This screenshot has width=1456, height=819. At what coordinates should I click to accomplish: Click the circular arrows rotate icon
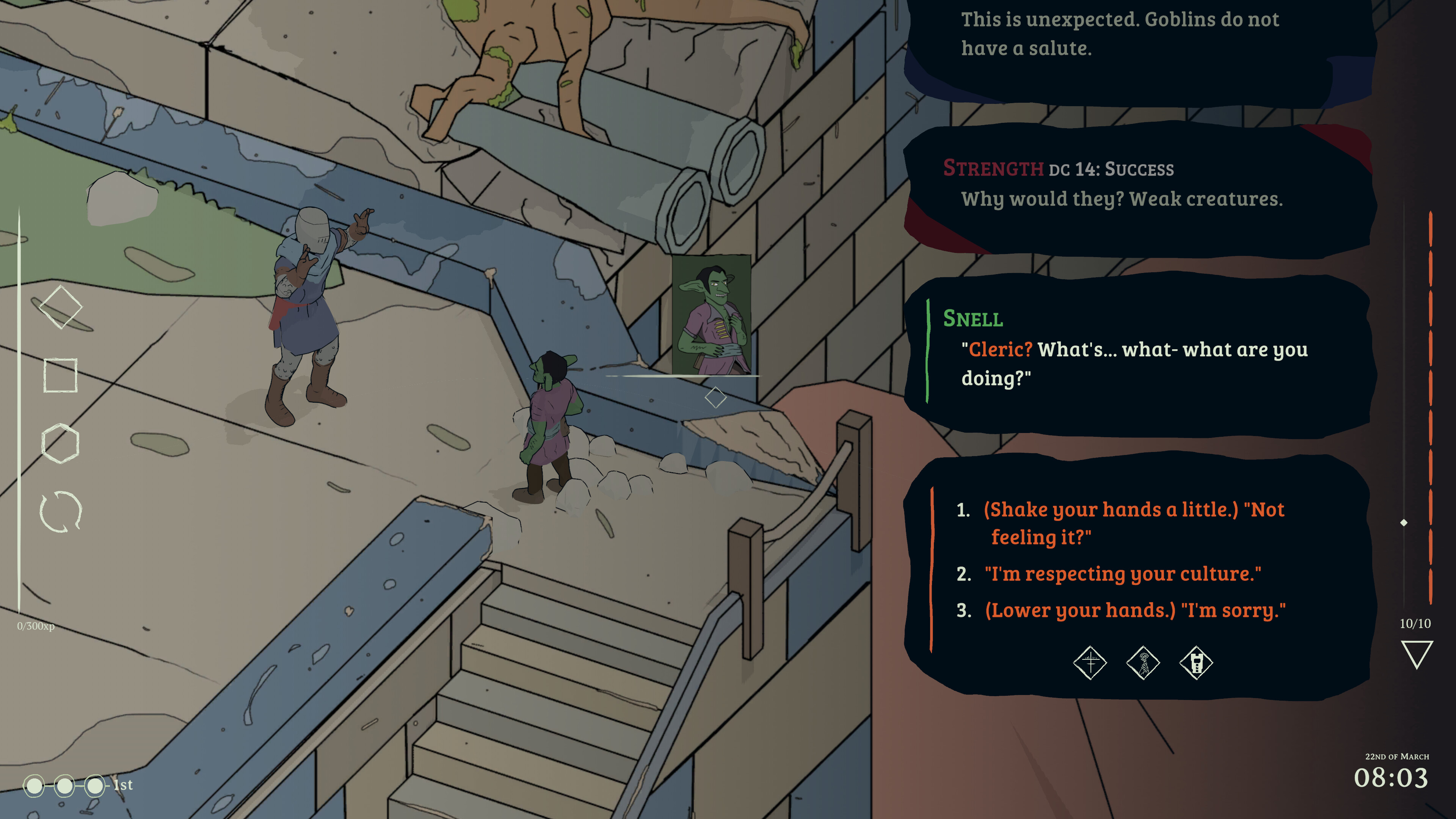click(x=61, y=511)
